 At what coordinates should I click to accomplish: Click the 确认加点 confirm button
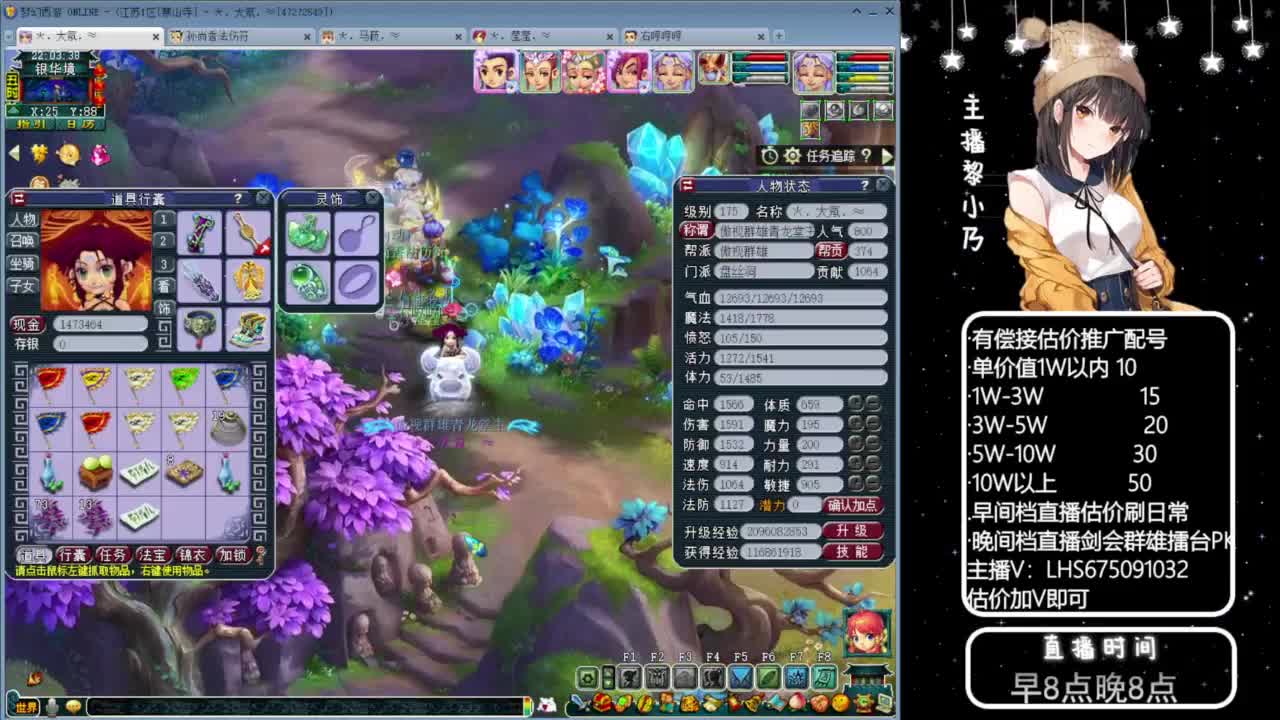pyautogui.click(x=852, y=505)
